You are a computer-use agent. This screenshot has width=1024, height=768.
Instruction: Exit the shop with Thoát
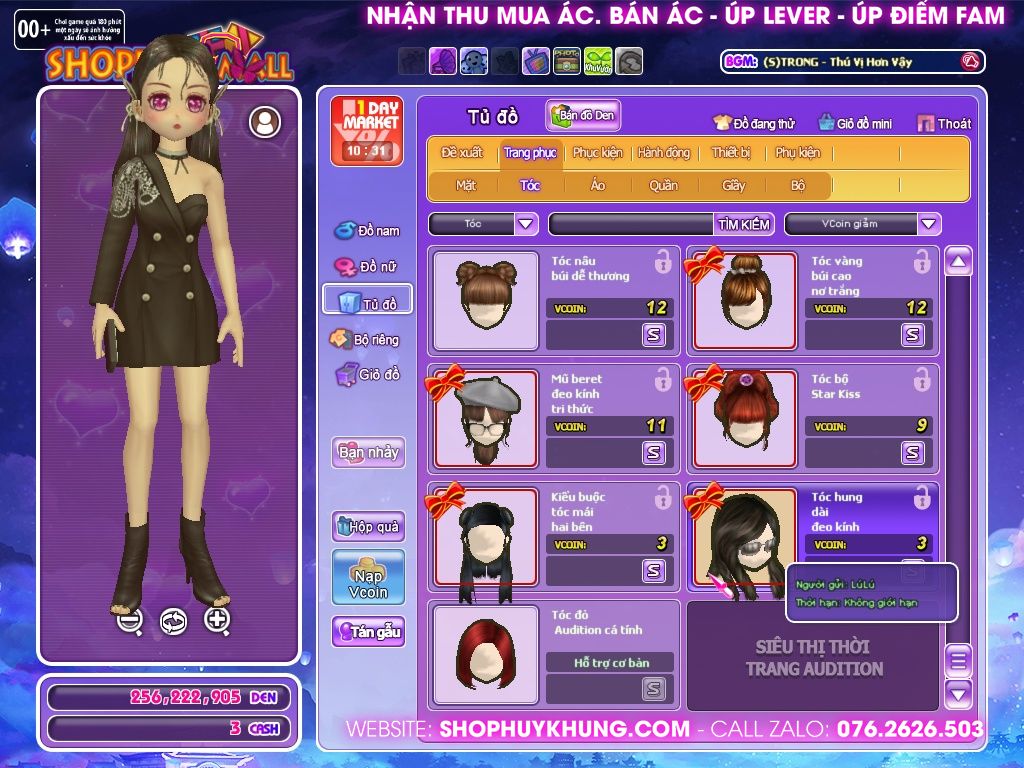(x=944, y=124)
